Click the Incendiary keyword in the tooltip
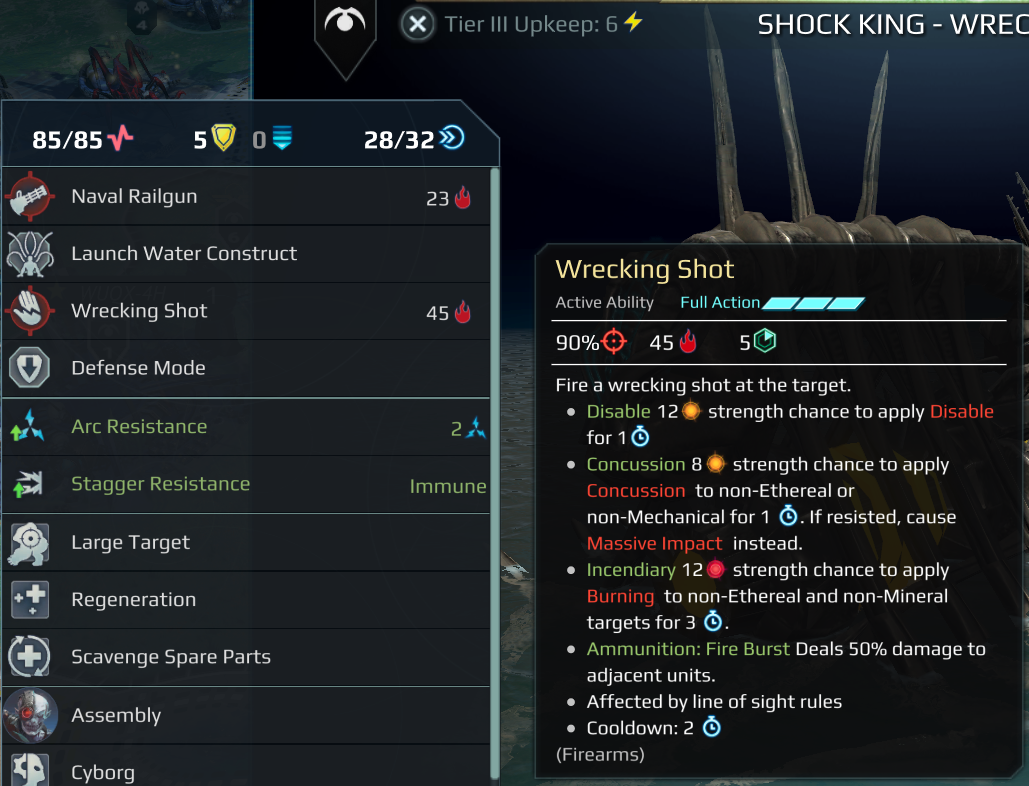The image size is (1029, 786). 630,570
